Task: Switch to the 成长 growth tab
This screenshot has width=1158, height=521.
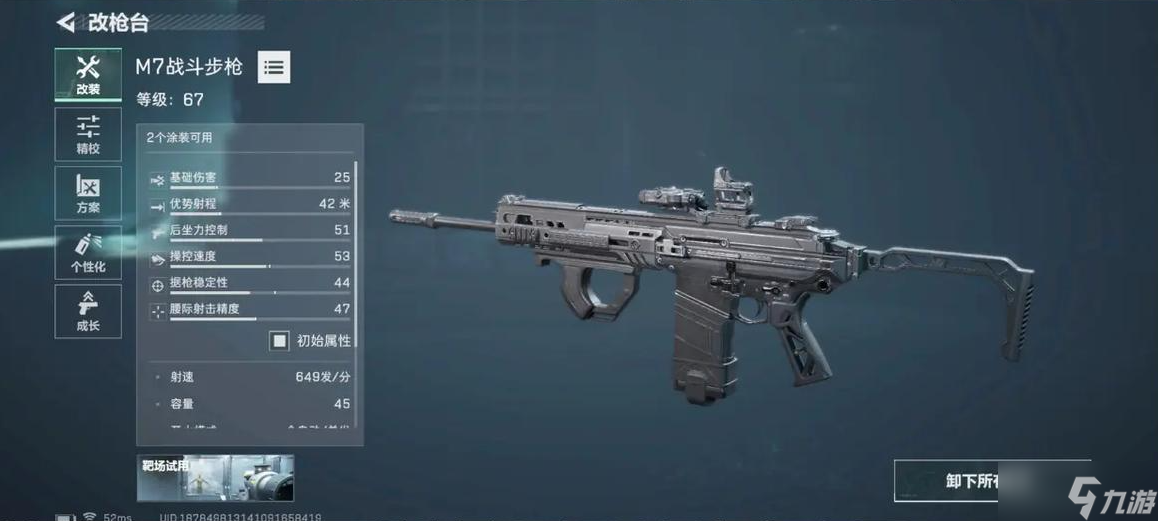Action: pos(88,311)
